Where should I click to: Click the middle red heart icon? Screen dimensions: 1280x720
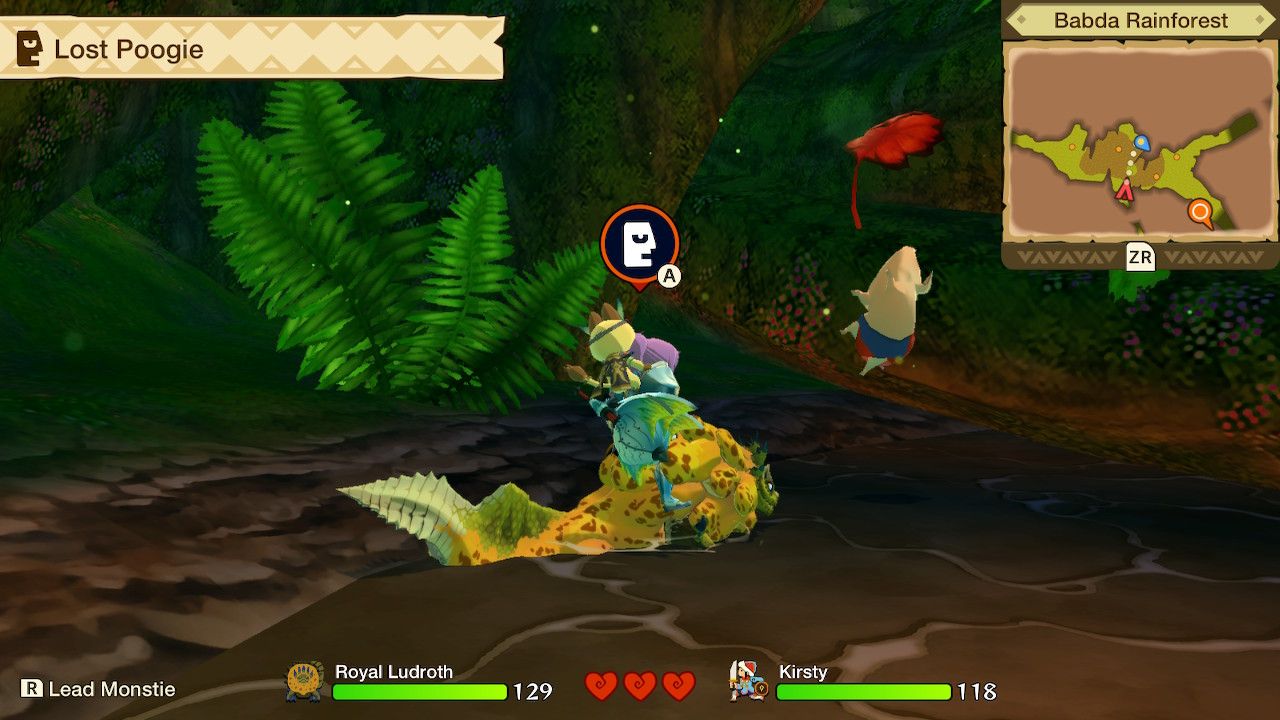point(637,686)
